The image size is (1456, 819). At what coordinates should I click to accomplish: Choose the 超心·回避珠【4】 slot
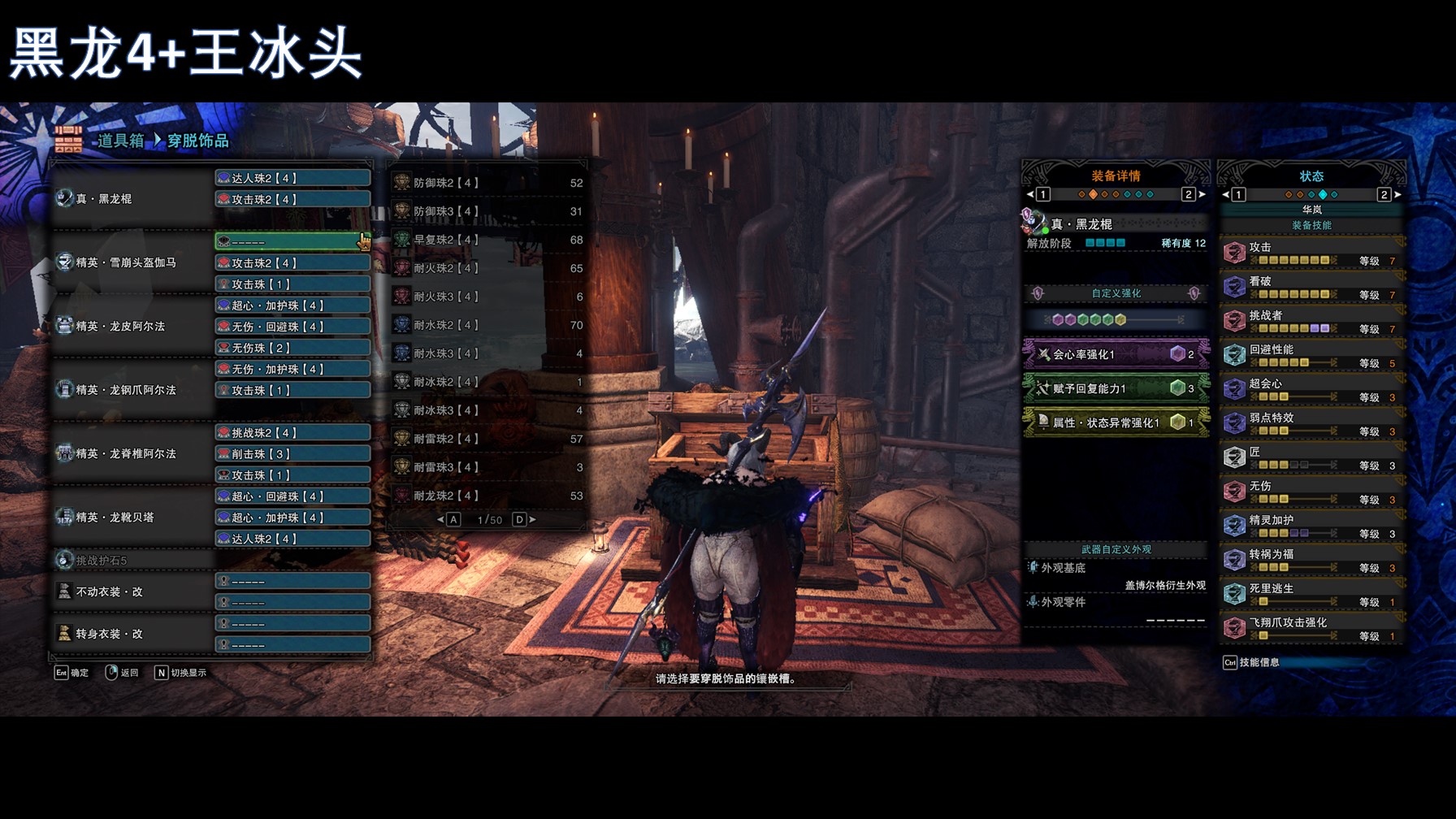[292, 496]
